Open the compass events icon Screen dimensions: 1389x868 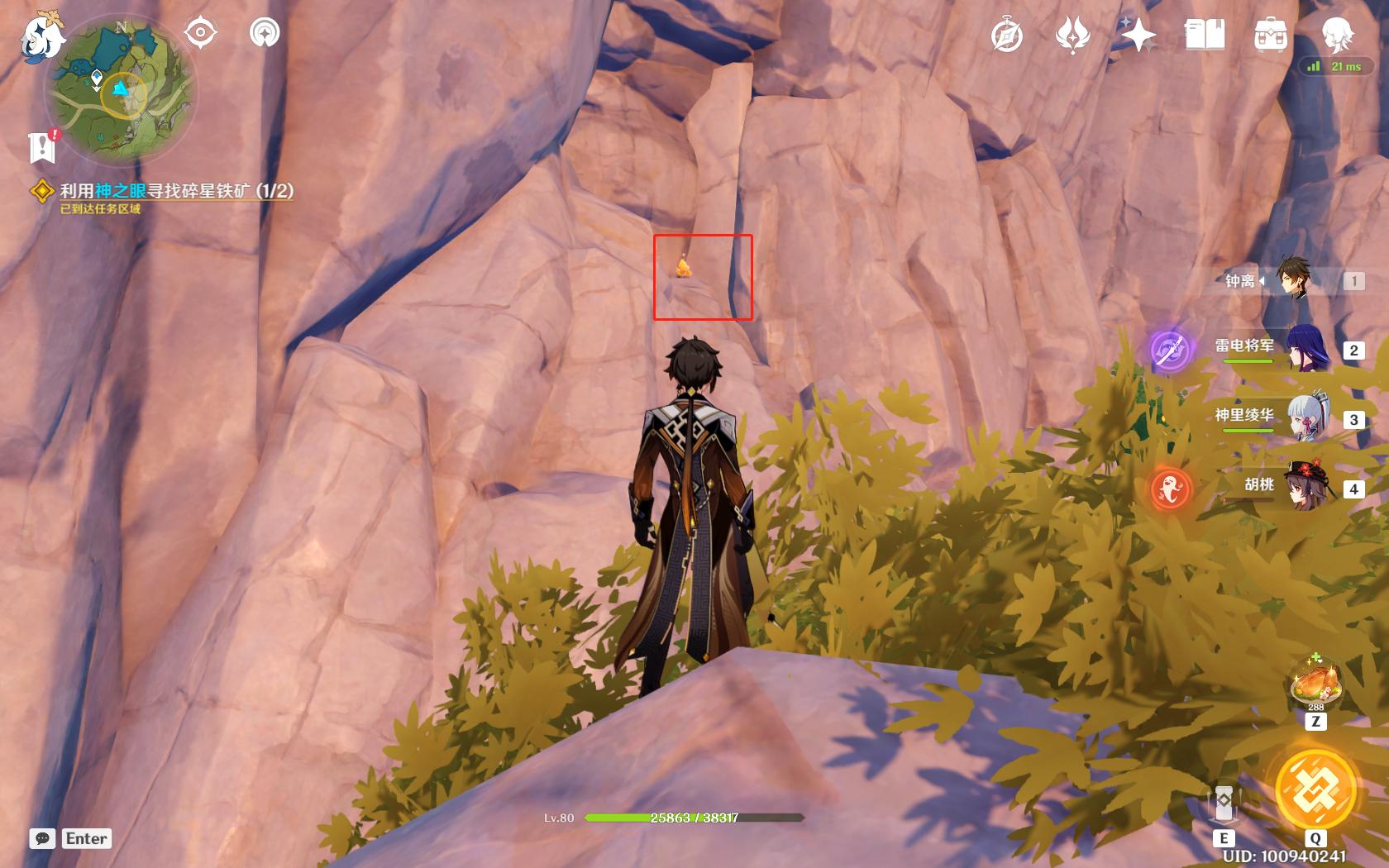pyautogui.click(x=1007, y=36)
